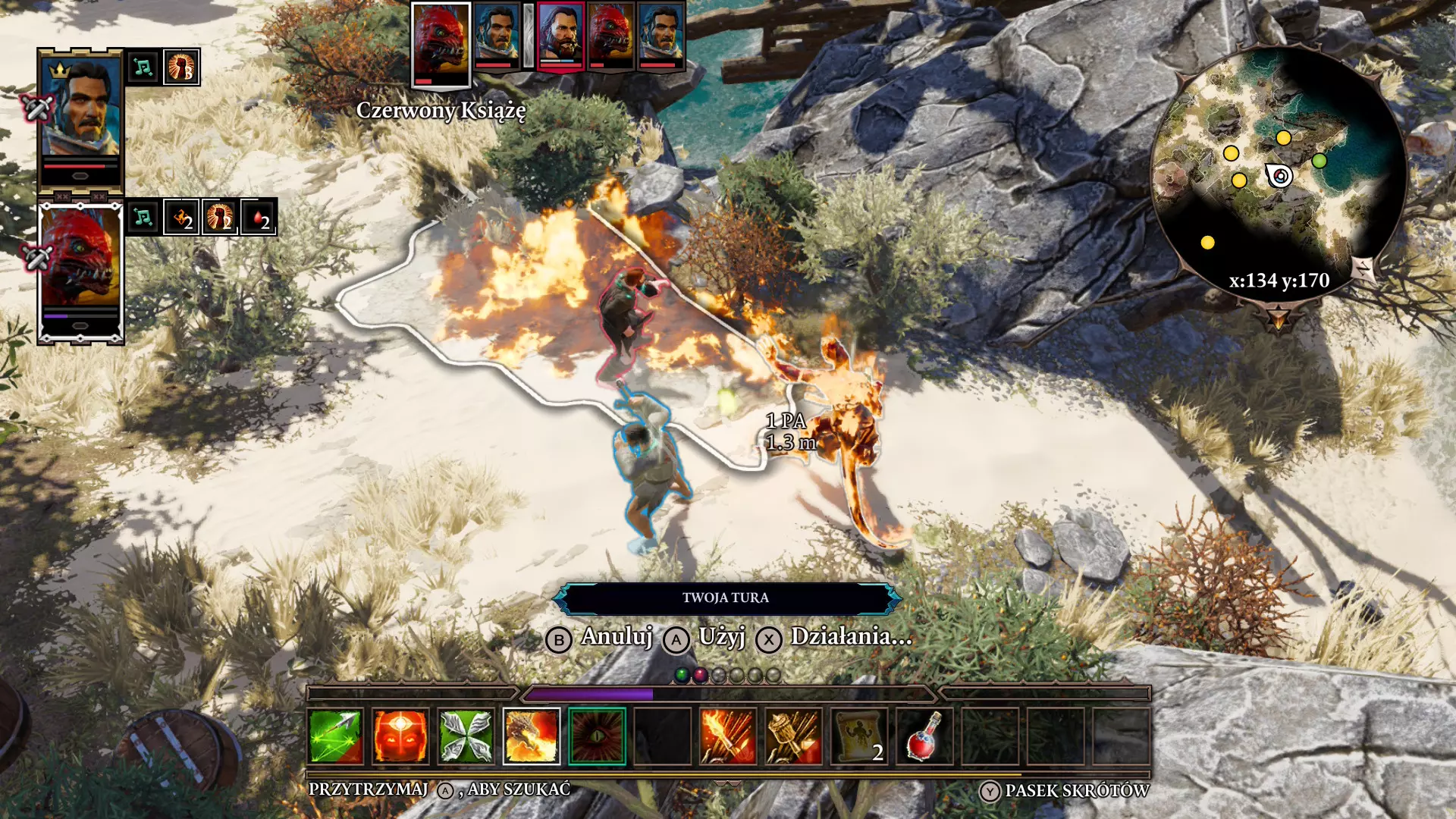This screenshot has height=819, width=1456.
Task: Drink the red health potion
Action: point(924,736)
